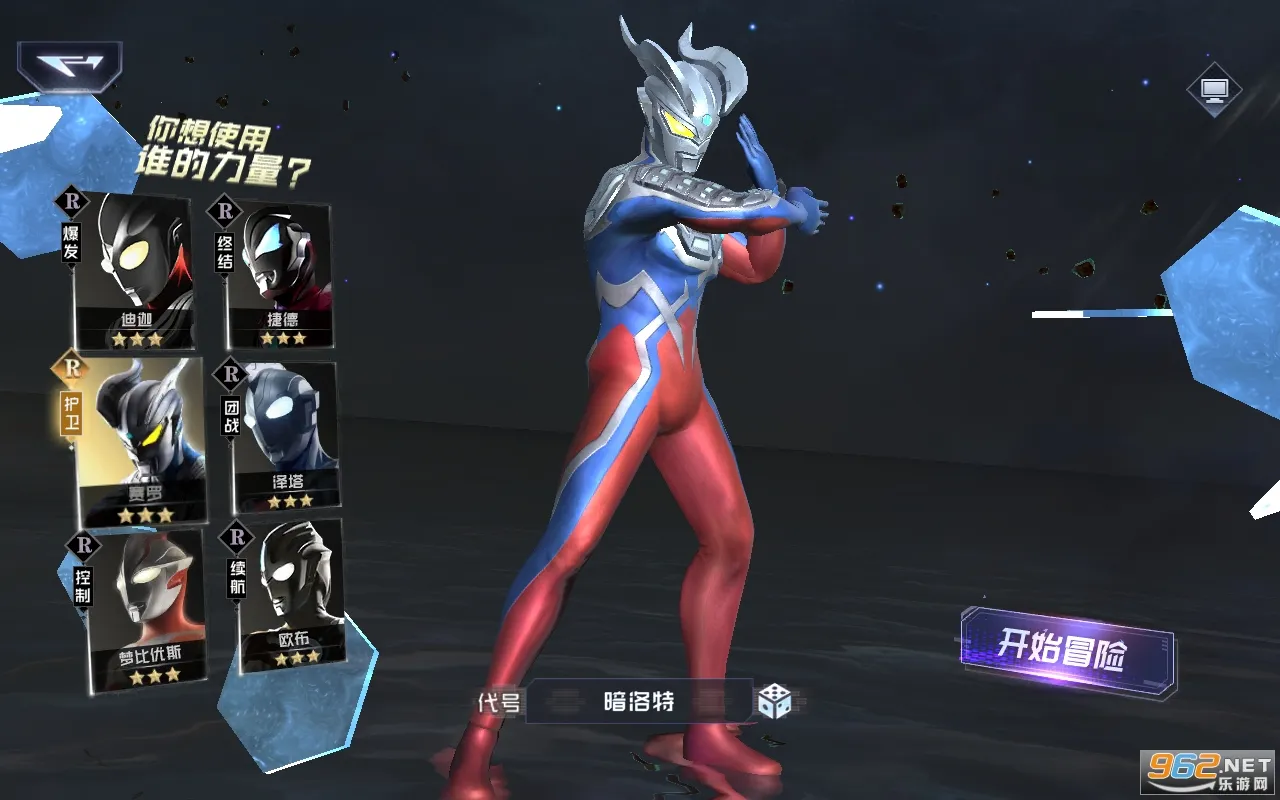Click the emblem button in the top-left corner

coord(70,68)
